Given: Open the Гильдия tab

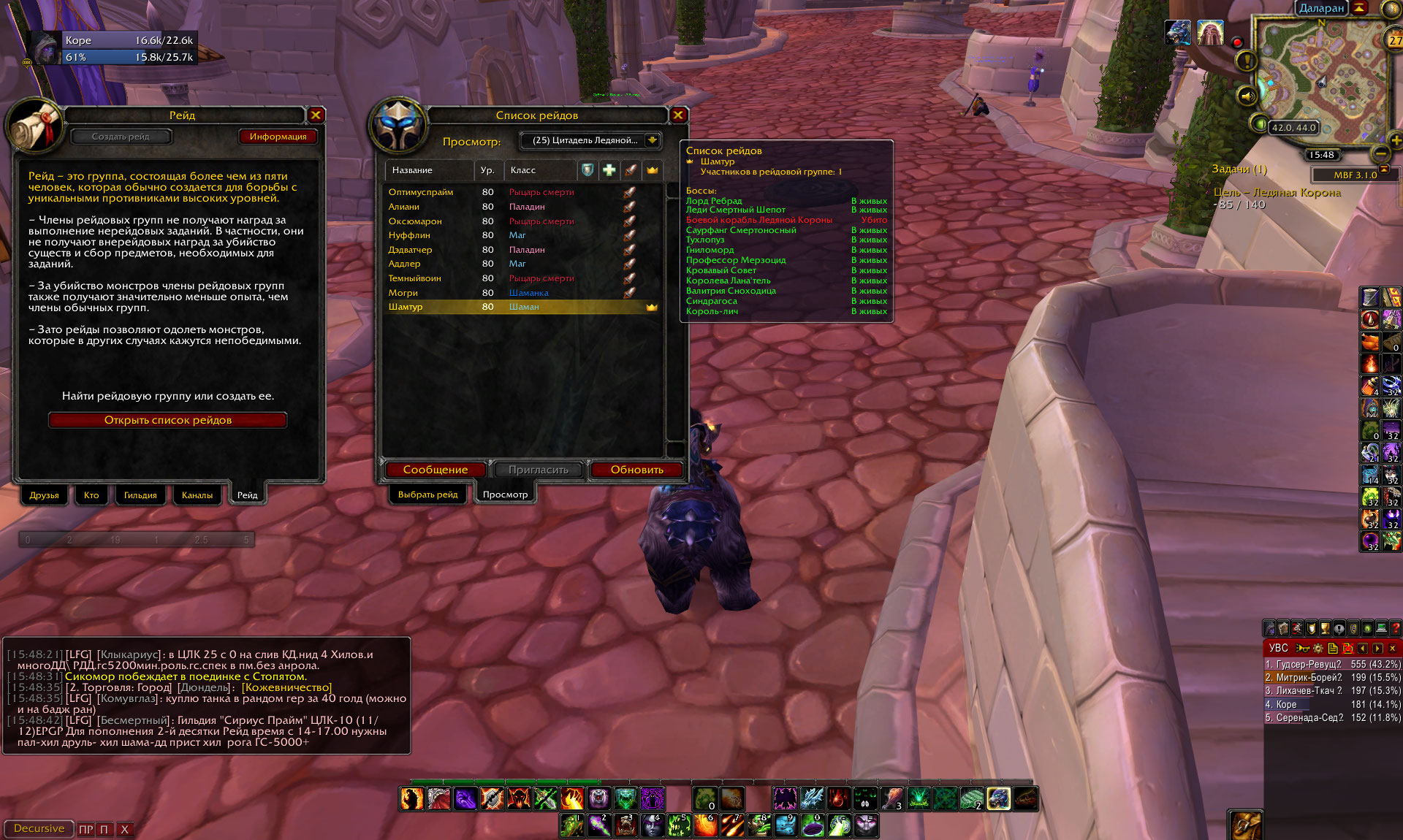Looking at the screenshot, I should point(140,495).
